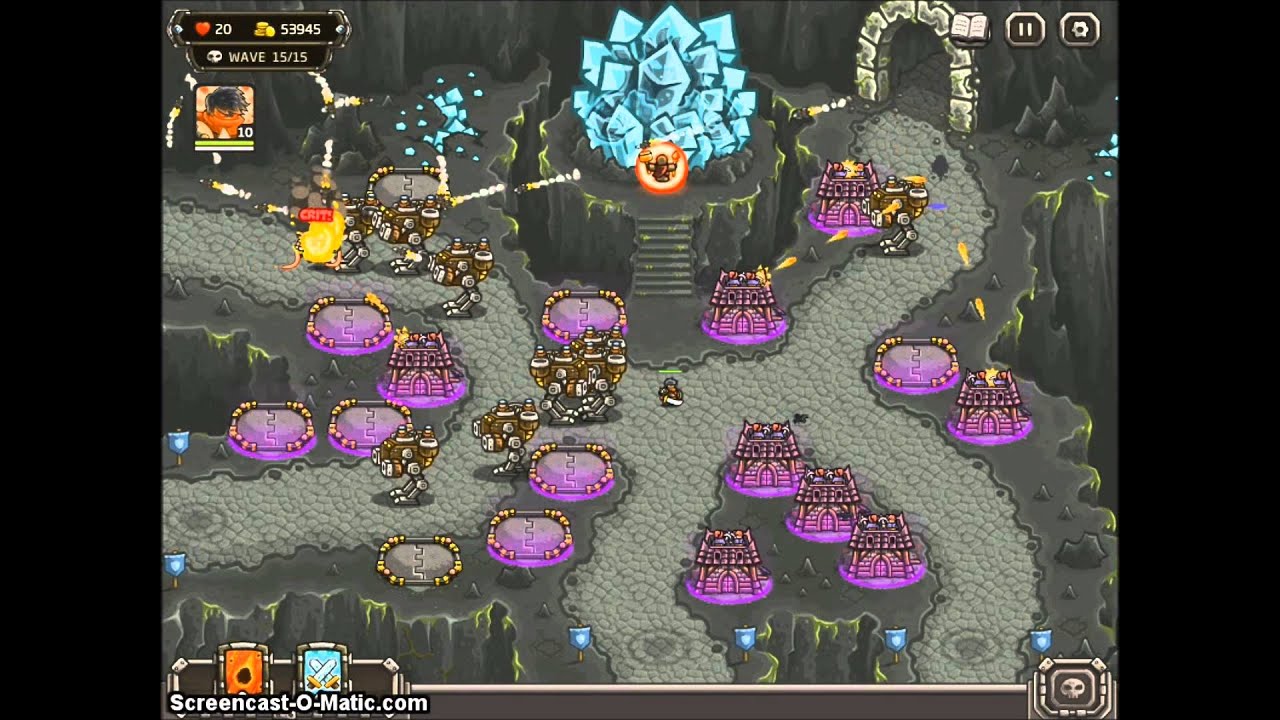1280x720 pixels.
Task: Open the gear options menu
Action: 1080,29
